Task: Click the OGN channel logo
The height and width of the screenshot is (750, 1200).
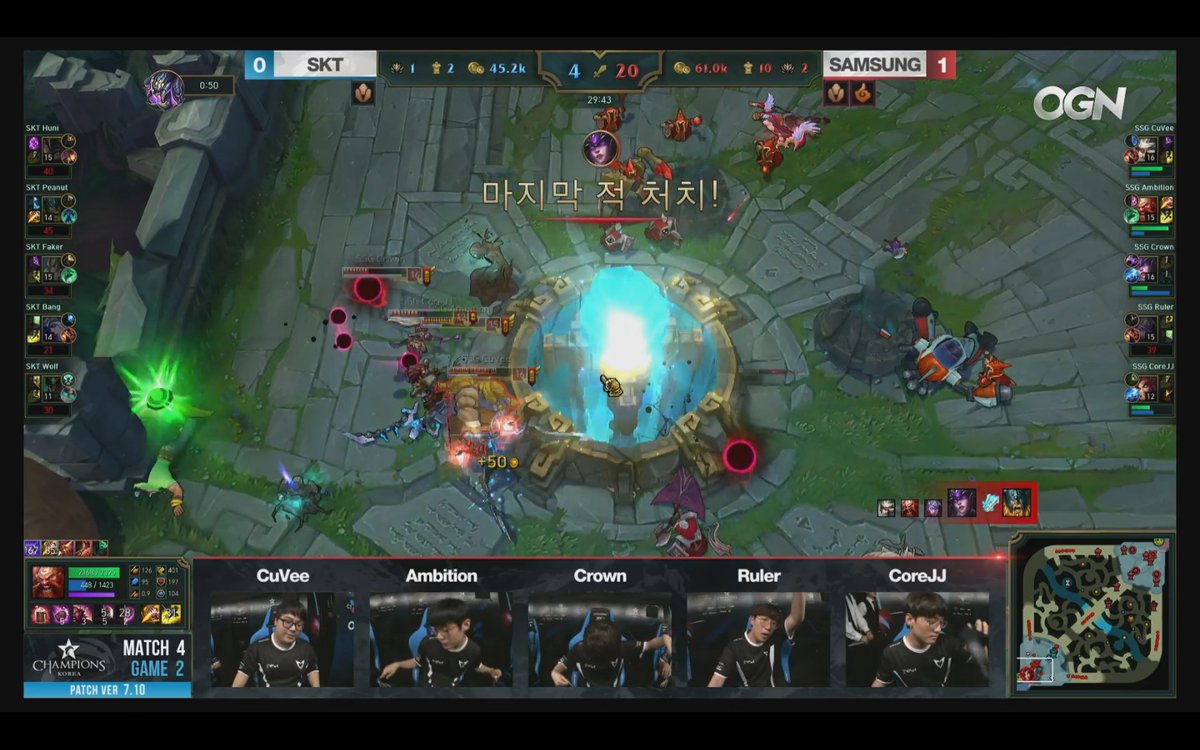Action: point(1079,103)
